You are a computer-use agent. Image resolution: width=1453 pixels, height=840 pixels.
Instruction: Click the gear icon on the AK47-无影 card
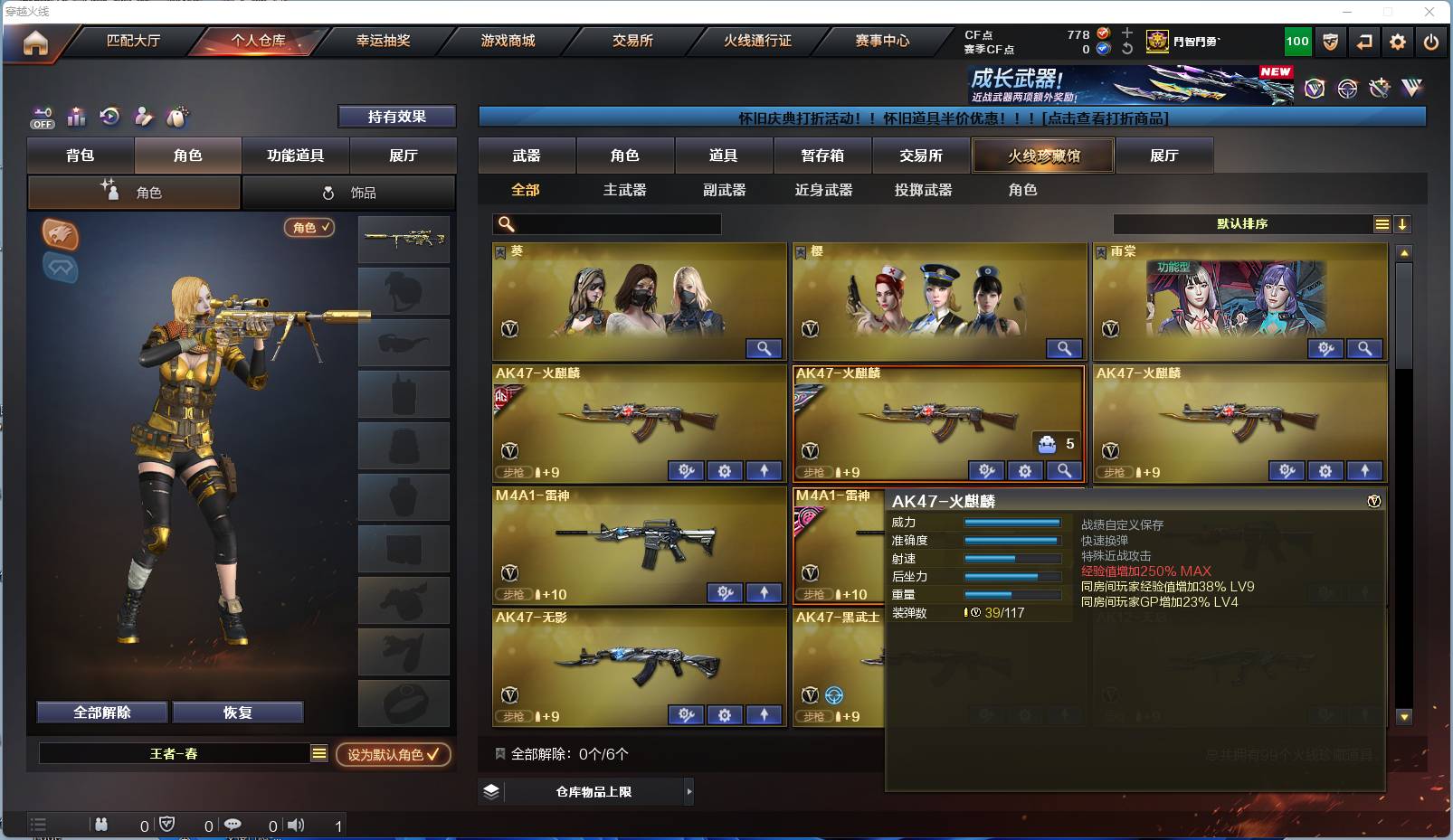(x=724, y=715)
